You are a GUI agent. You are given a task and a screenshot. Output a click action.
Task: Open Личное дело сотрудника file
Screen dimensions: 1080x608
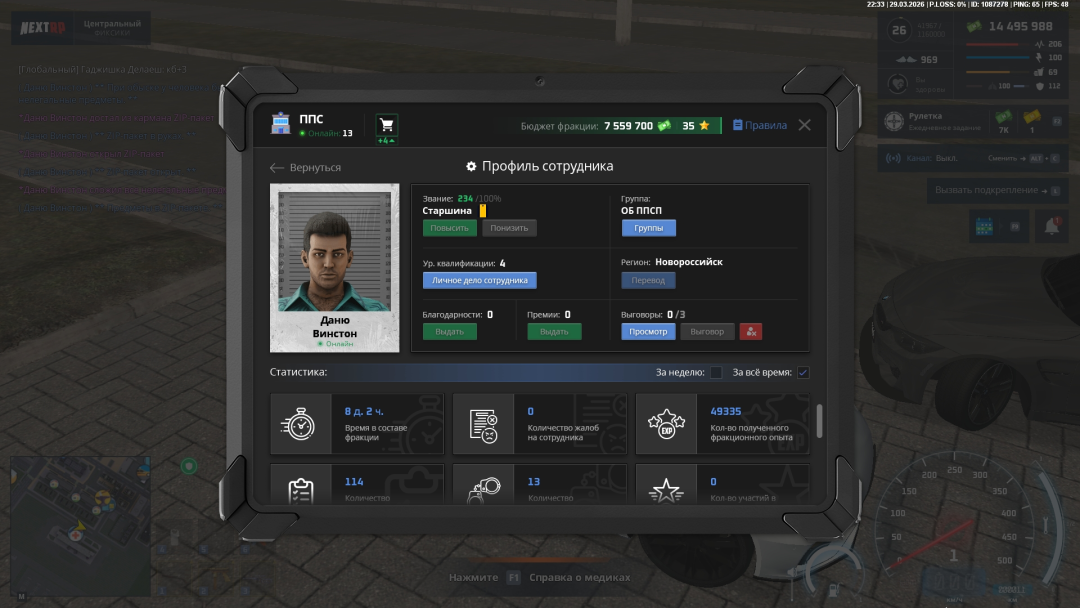[479, 280]
